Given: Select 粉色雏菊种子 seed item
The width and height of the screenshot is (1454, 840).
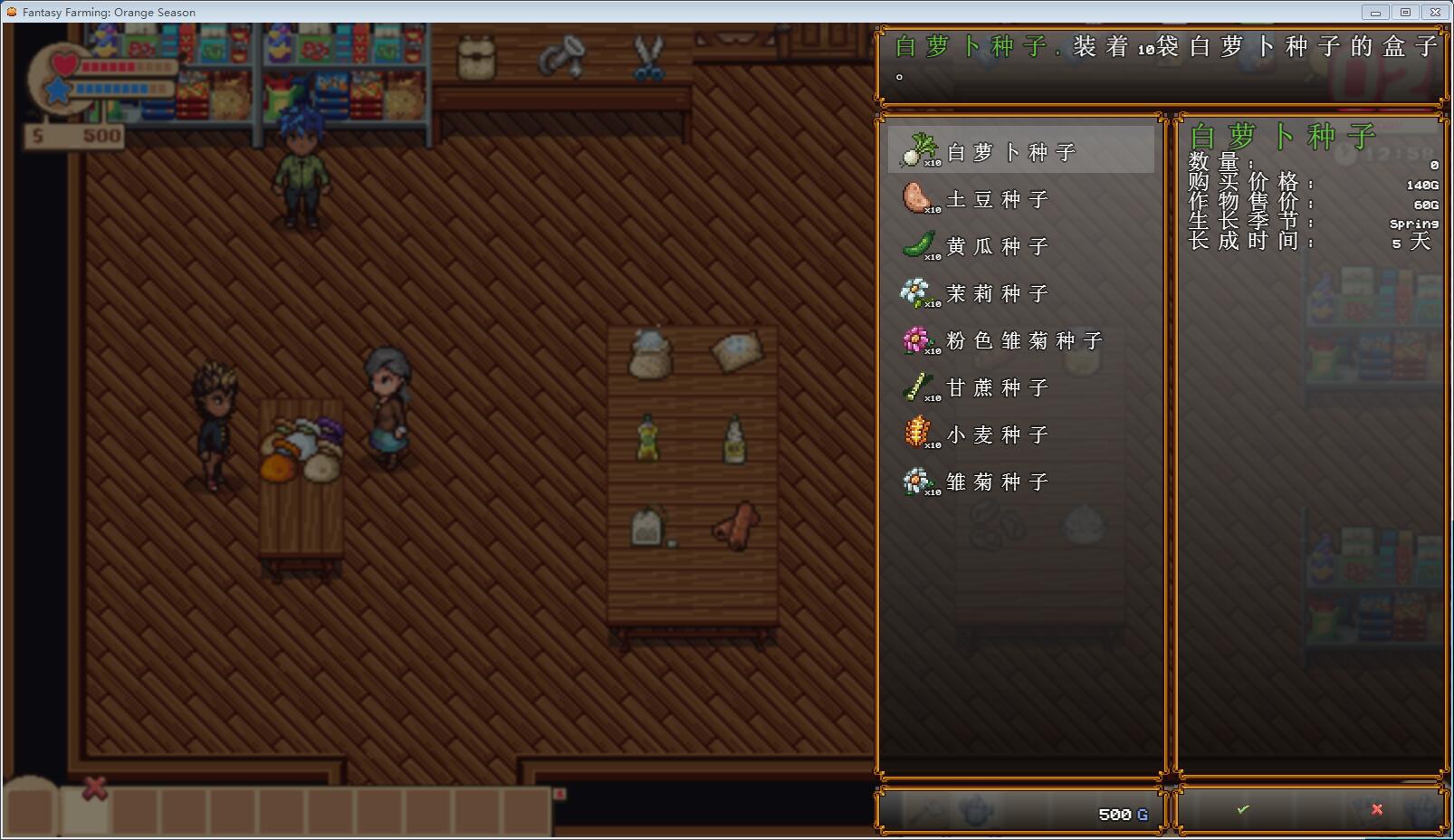Looking at the screenshot, I should pos(1023,340).
